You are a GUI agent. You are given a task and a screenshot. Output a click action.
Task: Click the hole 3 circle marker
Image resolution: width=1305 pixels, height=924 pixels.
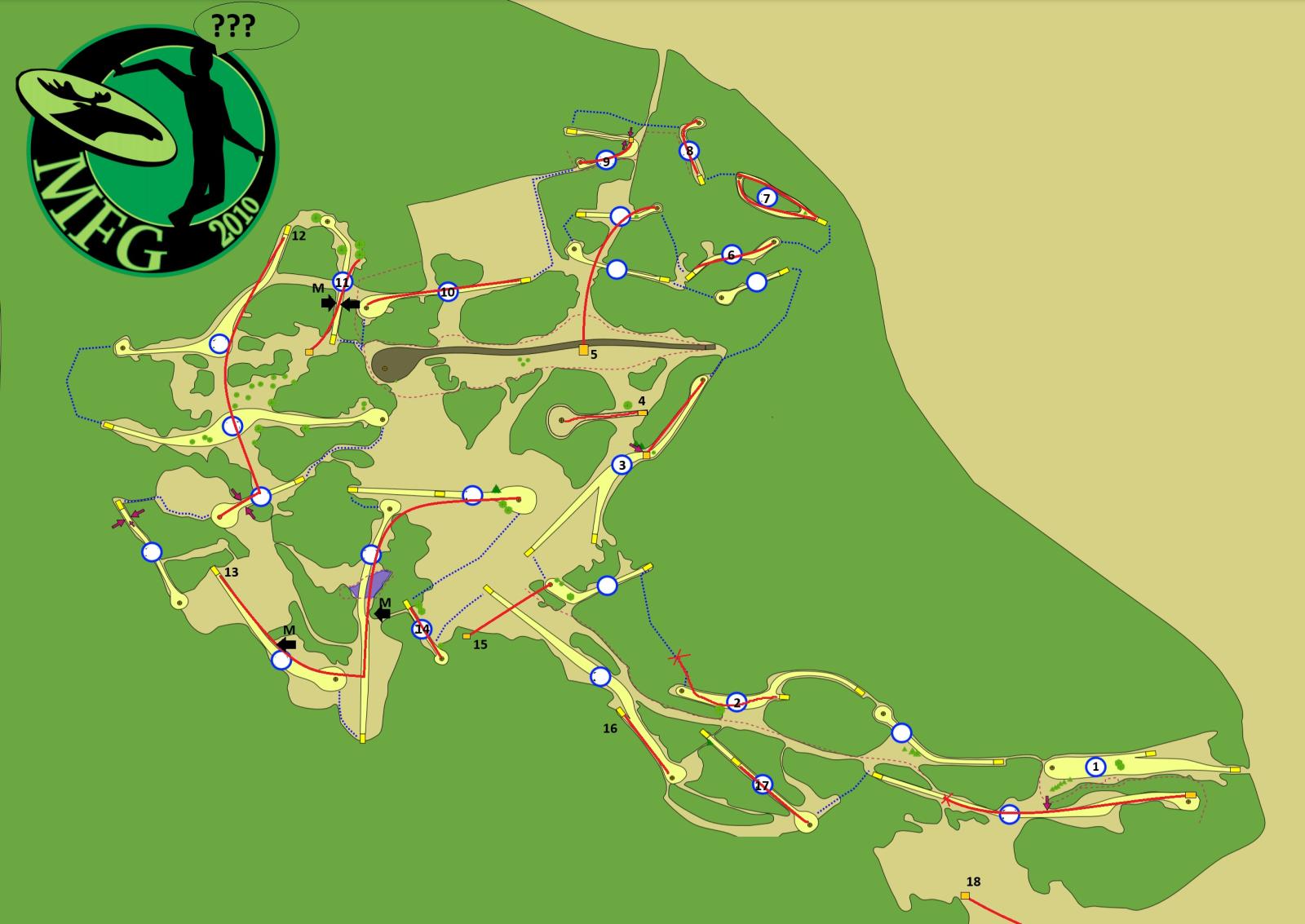click(622, 465)
